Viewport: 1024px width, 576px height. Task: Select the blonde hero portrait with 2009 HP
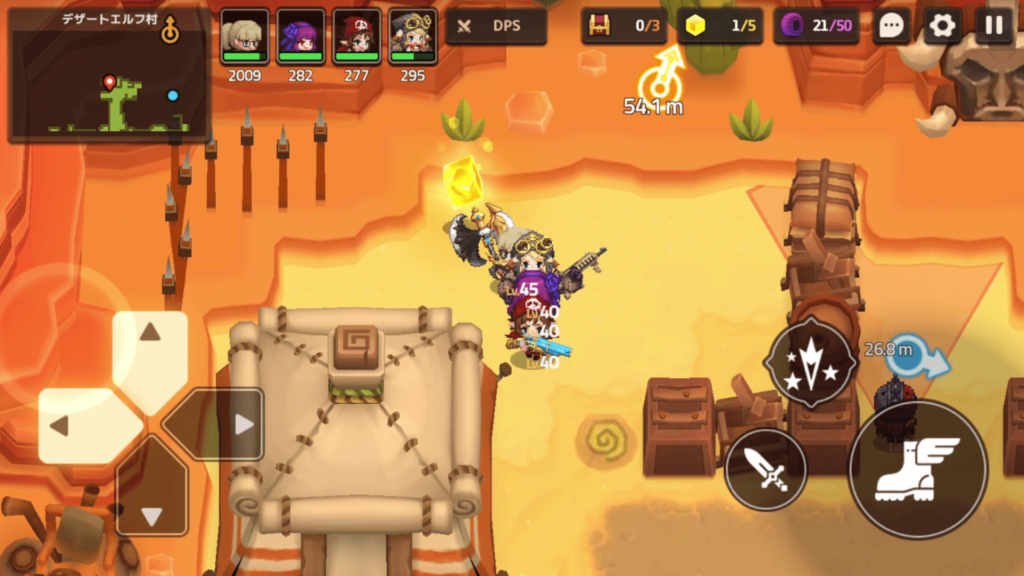click(x=244, y=37)
